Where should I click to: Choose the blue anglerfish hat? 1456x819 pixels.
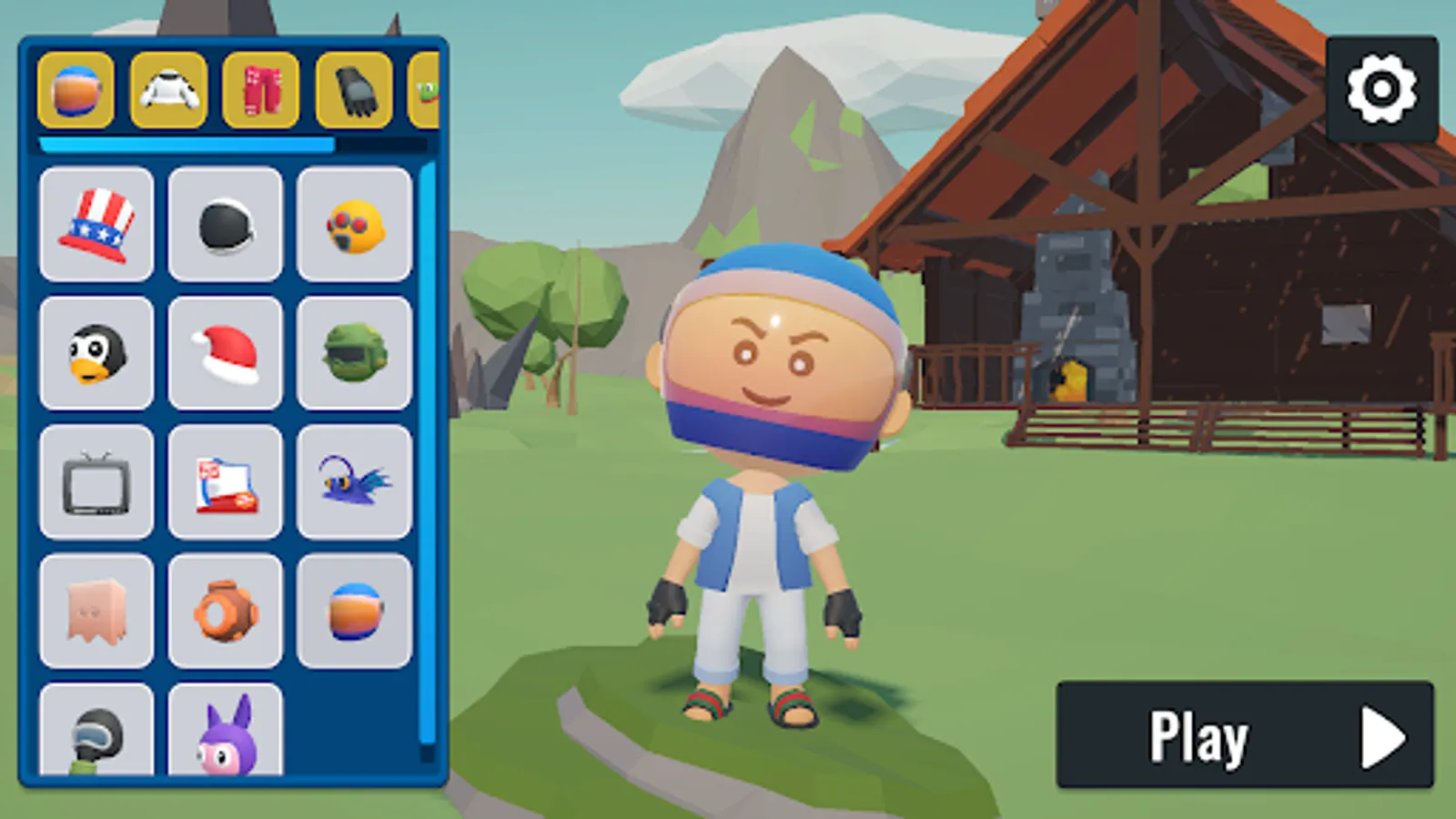click(x=355, y=482)
